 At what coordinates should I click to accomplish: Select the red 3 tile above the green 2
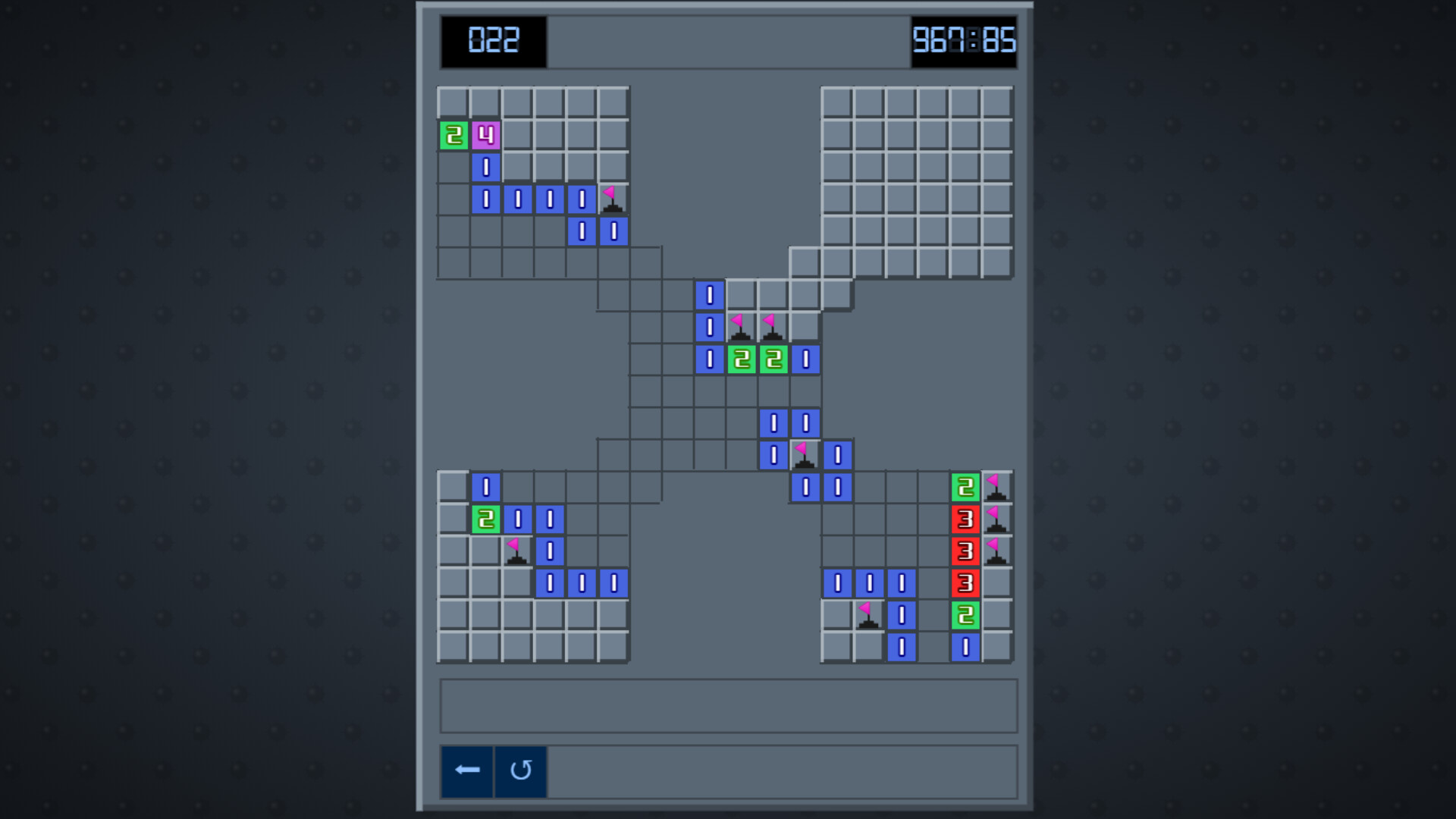(x=964, y=584)
